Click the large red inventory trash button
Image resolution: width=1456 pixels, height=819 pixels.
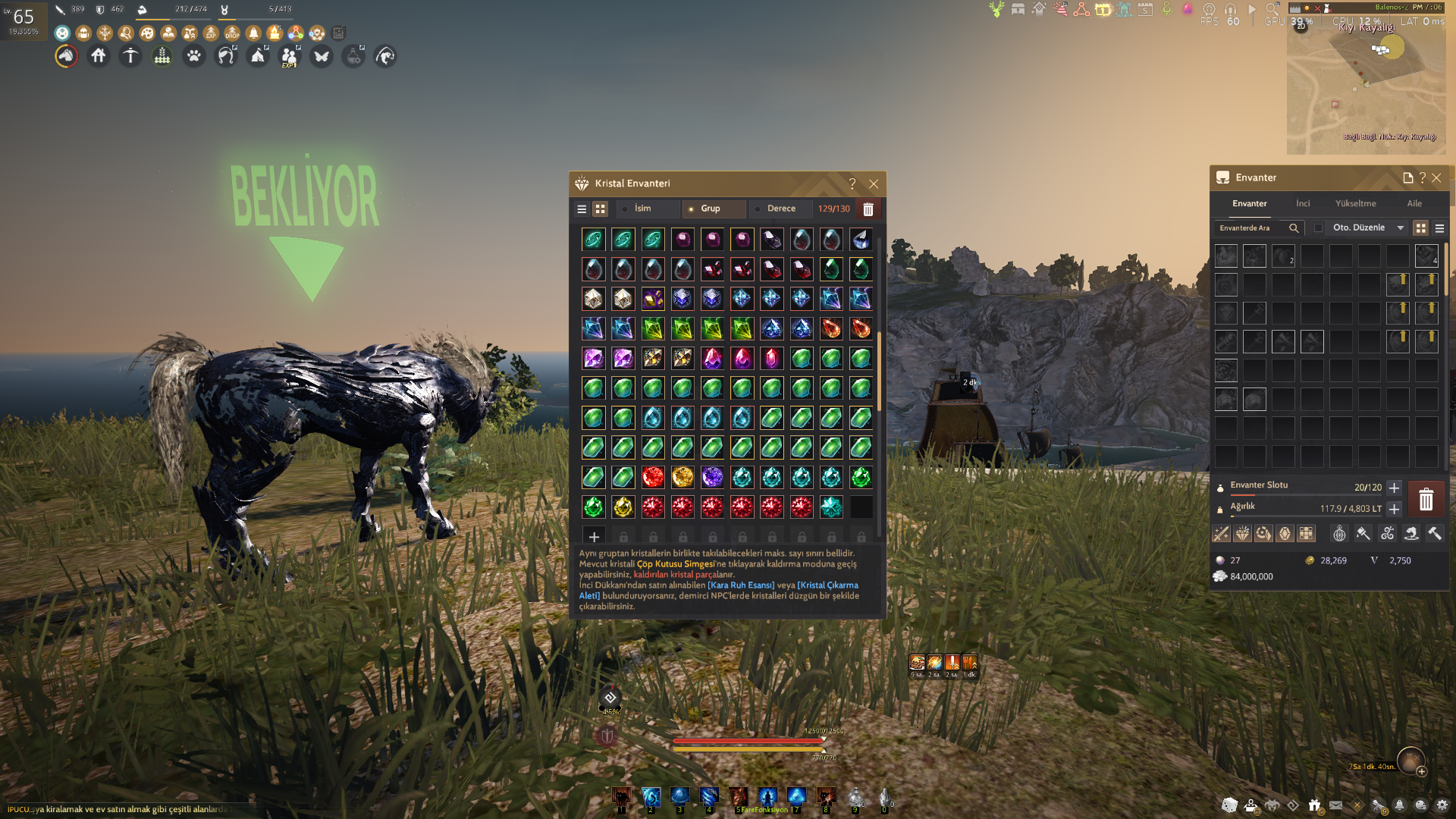point(1426,499)
